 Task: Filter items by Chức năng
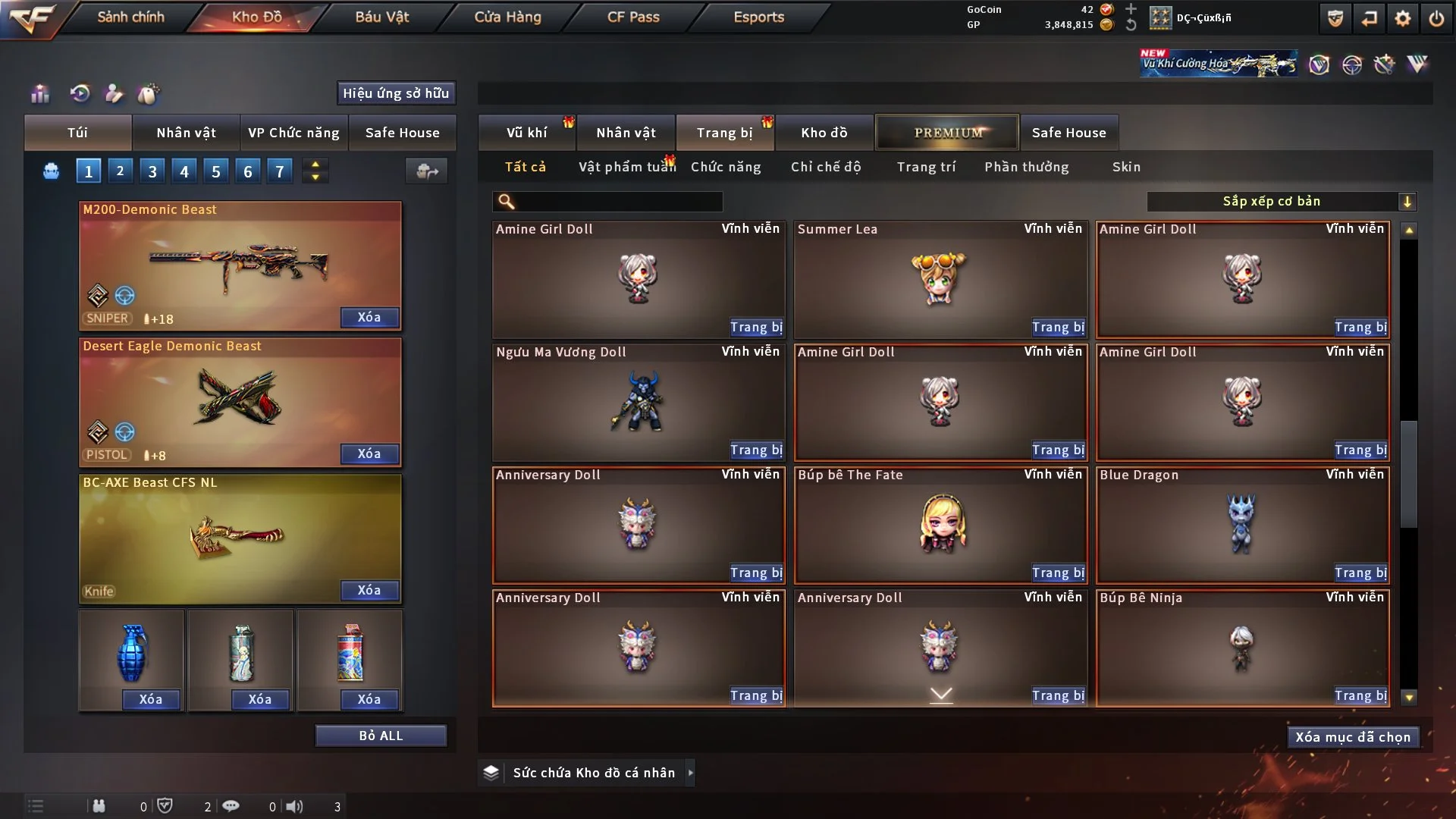pyautogui.click(x=726, y=167)
